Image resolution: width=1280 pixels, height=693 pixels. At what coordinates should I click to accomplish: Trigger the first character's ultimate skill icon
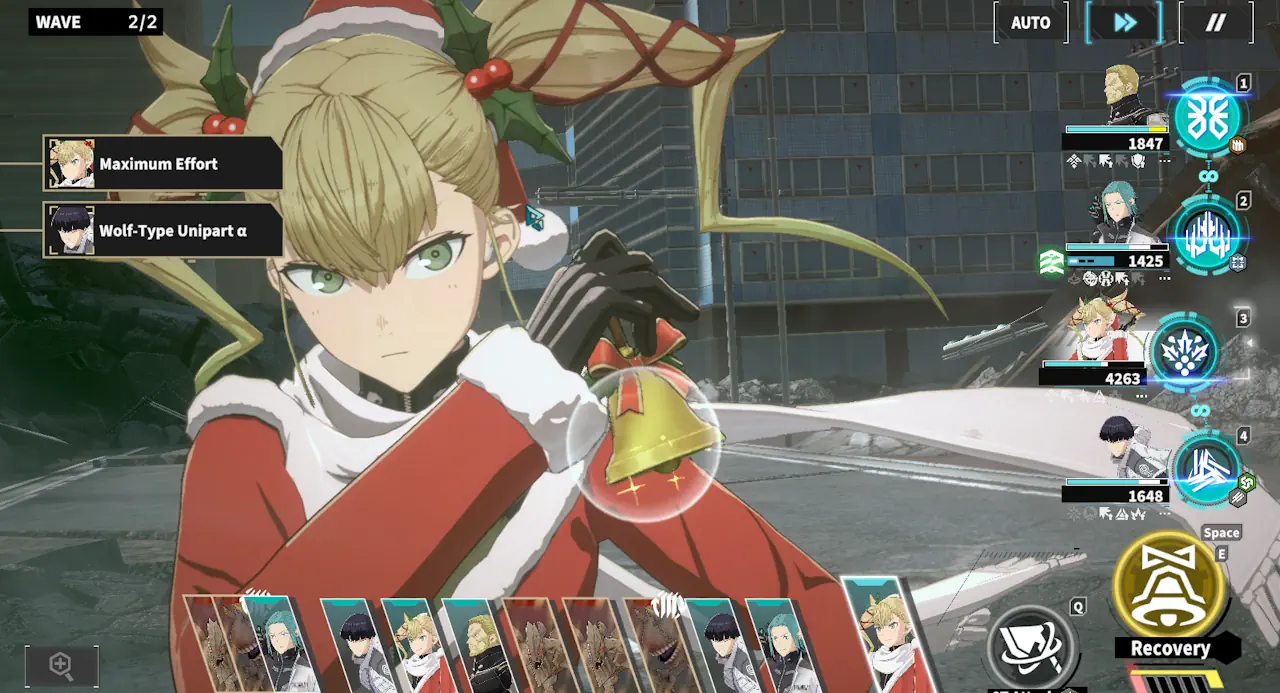coord(1207,118)
